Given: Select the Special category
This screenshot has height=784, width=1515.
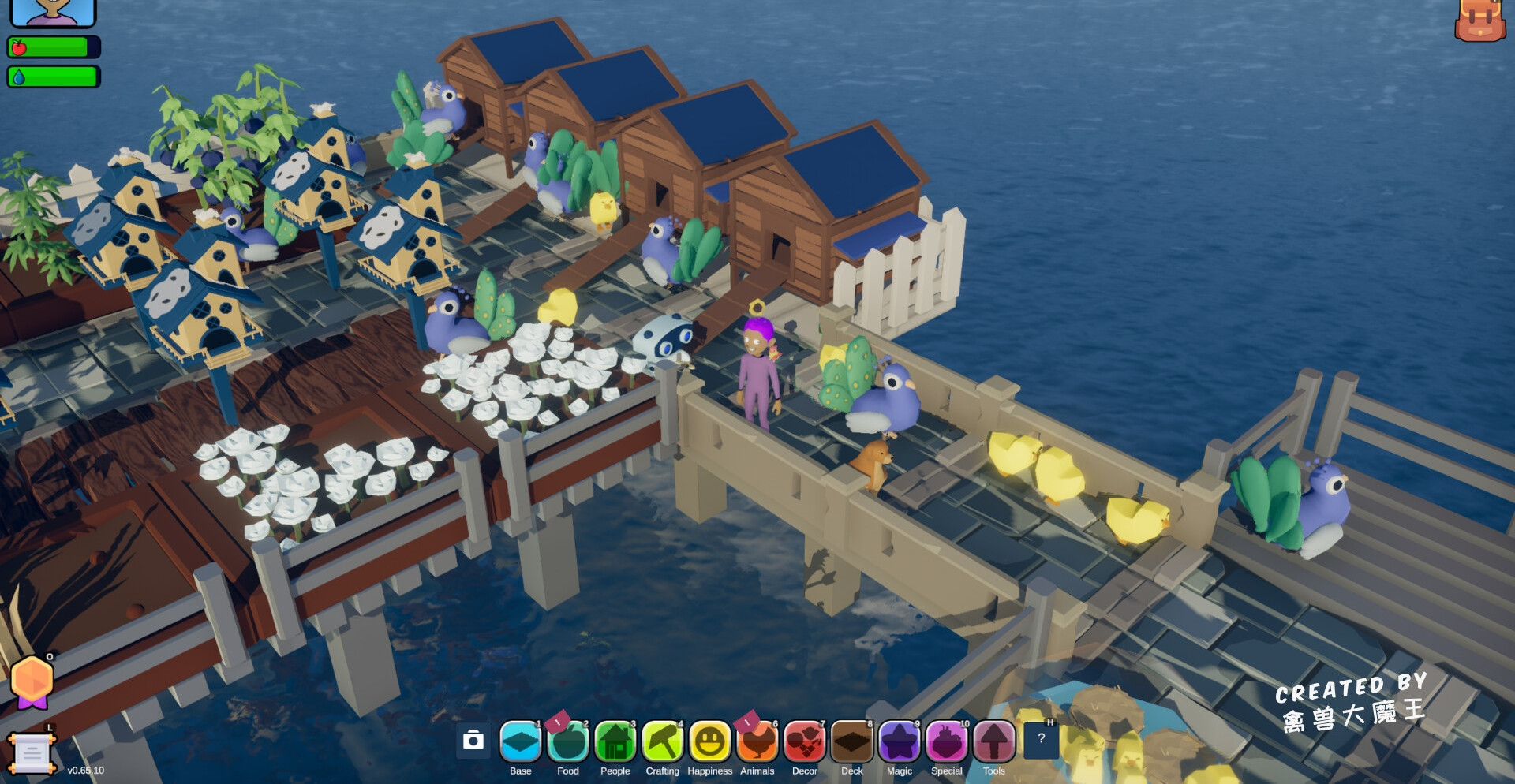Looking at the screenshot, I should point(947,742).
